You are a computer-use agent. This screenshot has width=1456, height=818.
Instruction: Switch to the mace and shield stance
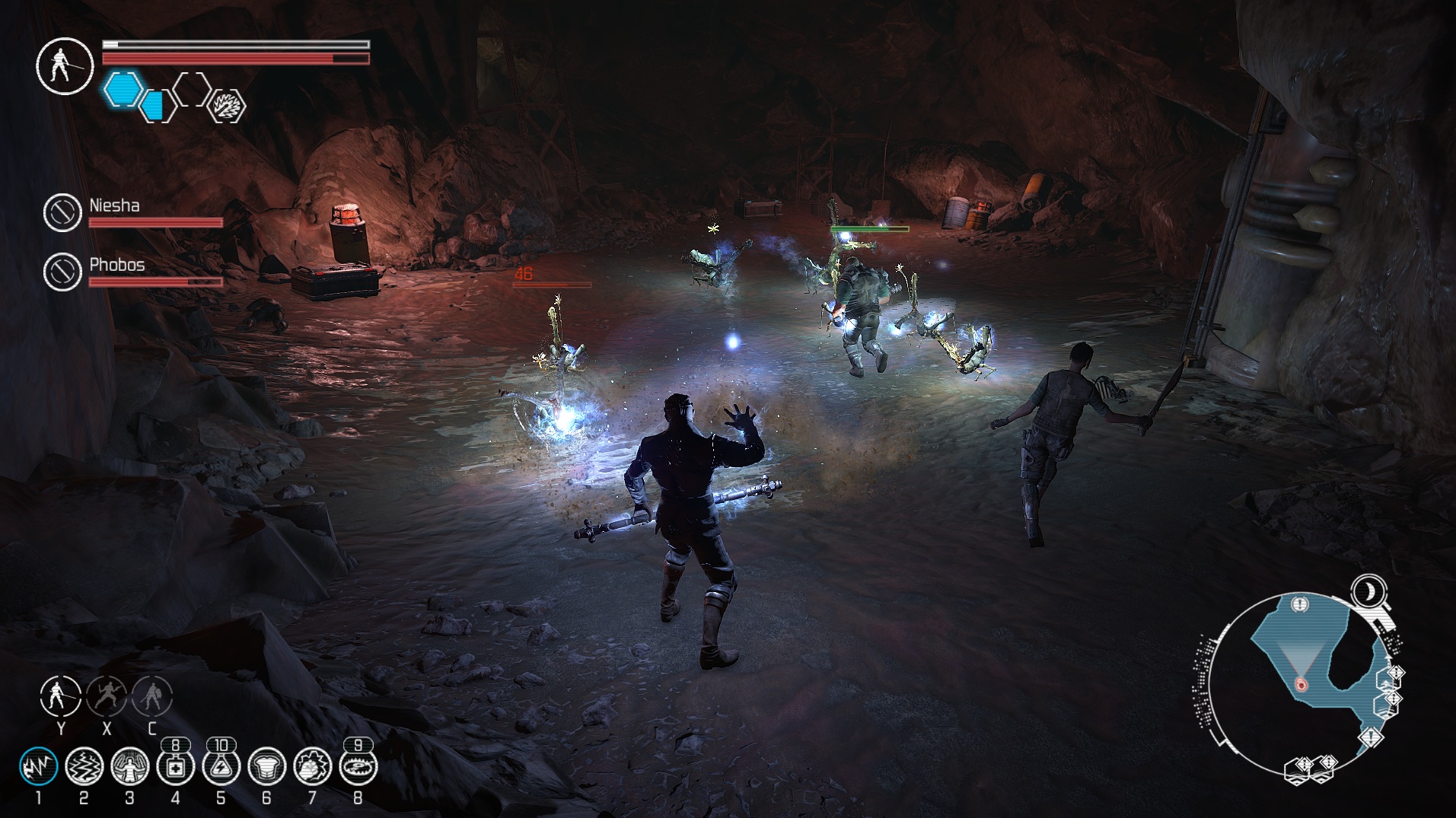pyautogui.click(x=152, y=695)
